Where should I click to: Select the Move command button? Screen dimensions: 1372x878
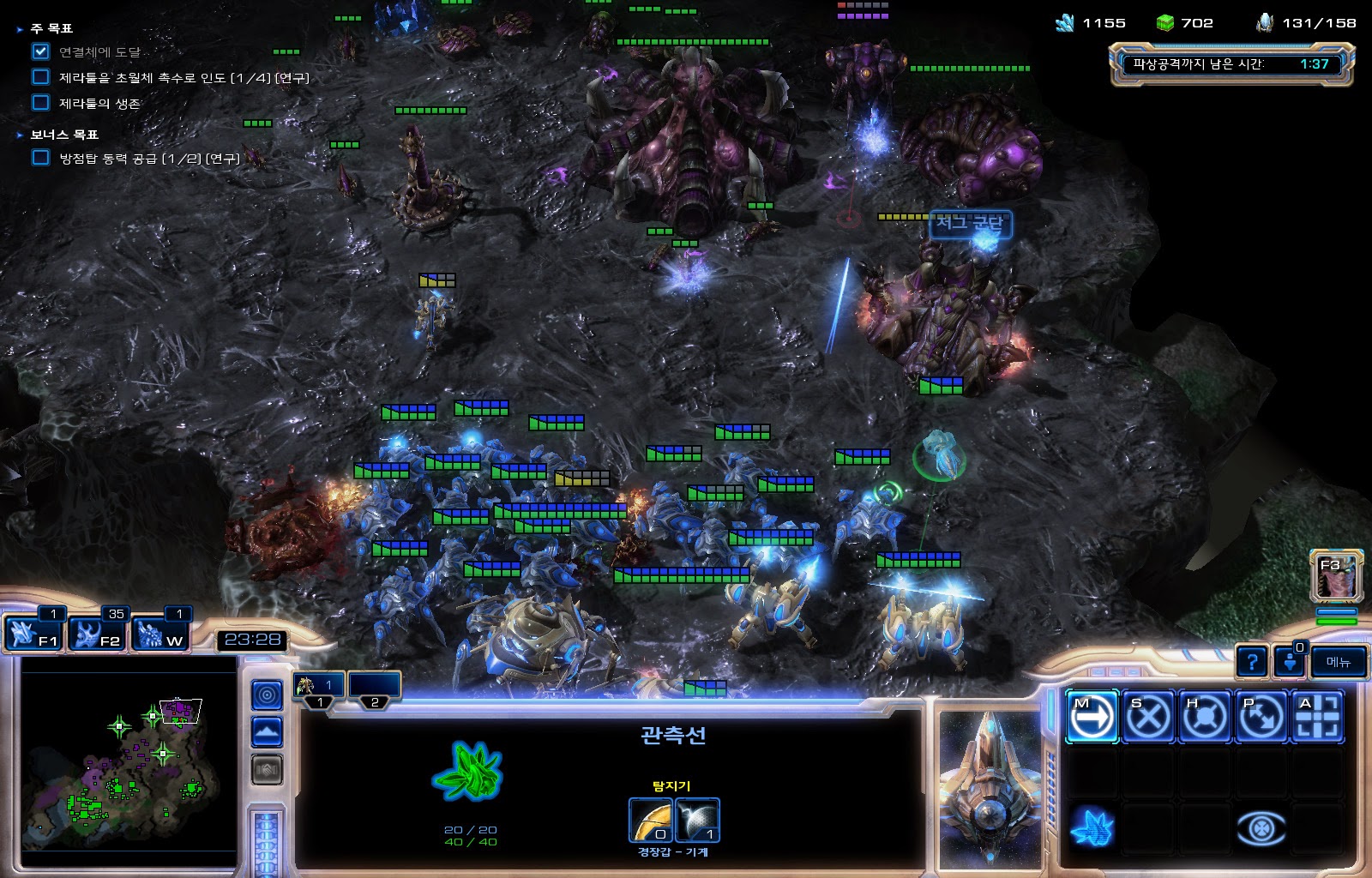coord(1092,717)
